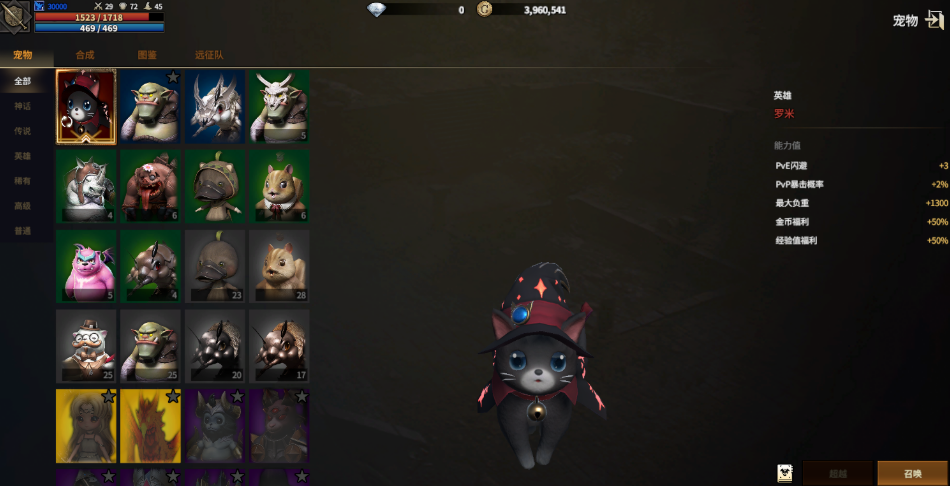Viewport: 950px width, 486px height.
Task: Choose the brown bear pet thumbnail
Action: pos(150,186)
